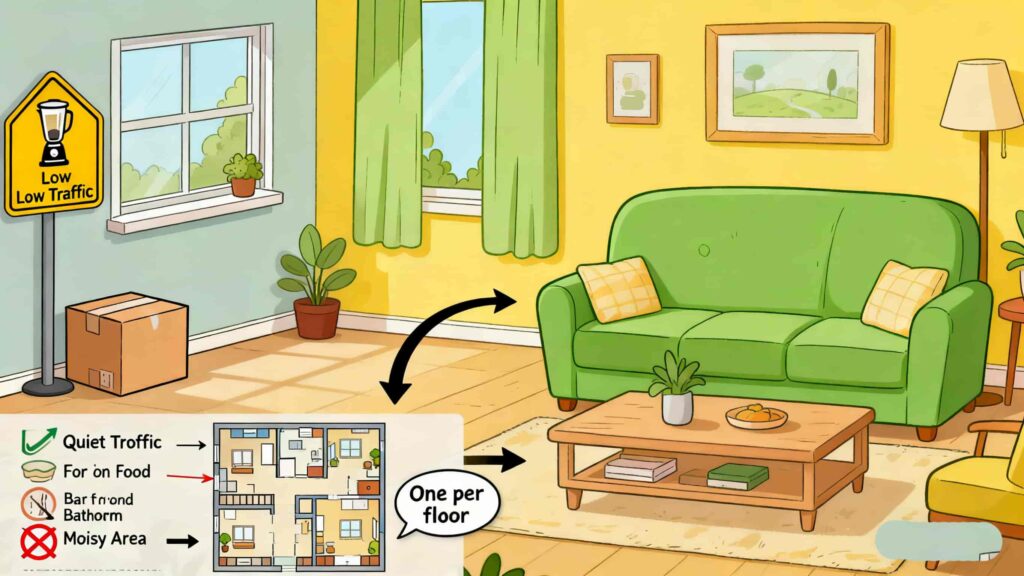Select the Moisy Area legend entry
Viewport: 1024px width, 576px height.
click(x=104, y=539)
